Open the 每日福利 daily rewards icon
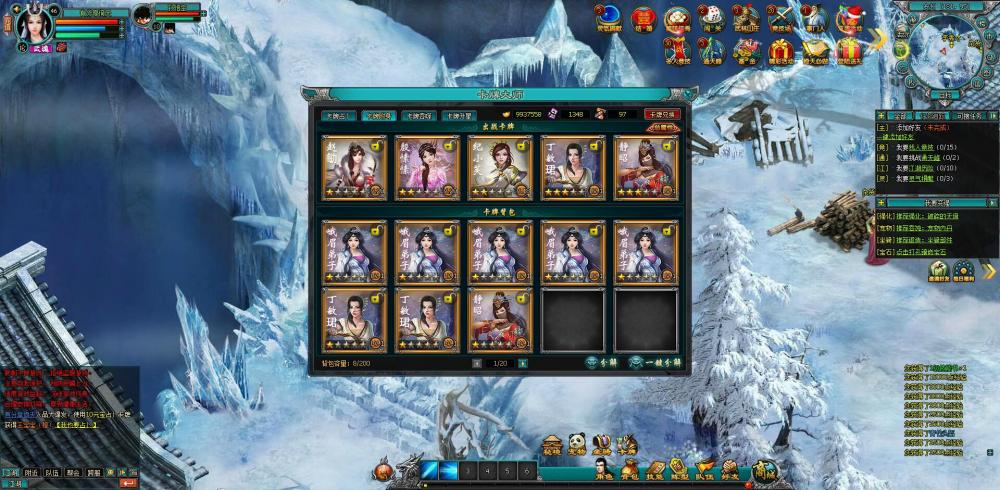The image size is (1000, 490). tap(963, 272)
